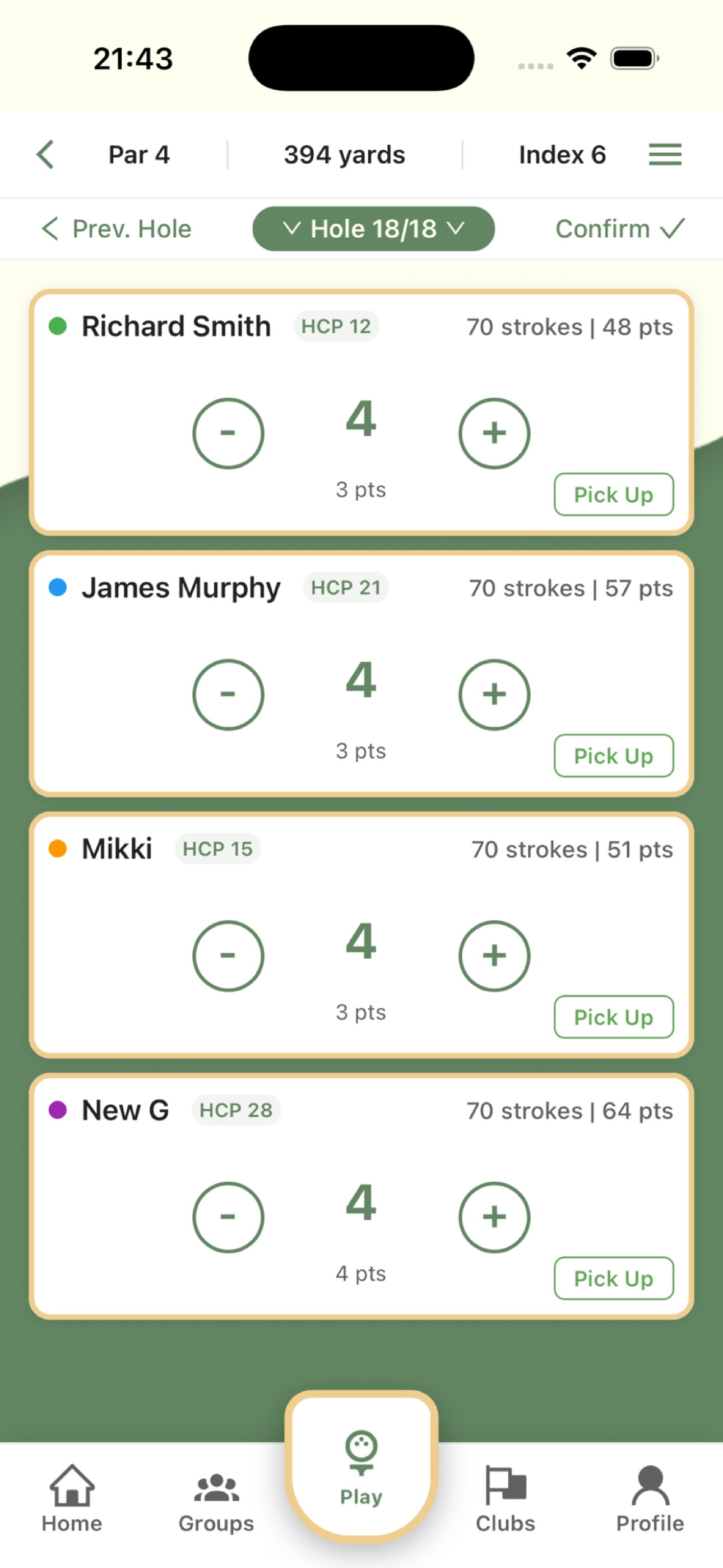Viewport: 723px width, 1568px height.
Task: Tap the minus icon for James Murphy
Action: 228,694
